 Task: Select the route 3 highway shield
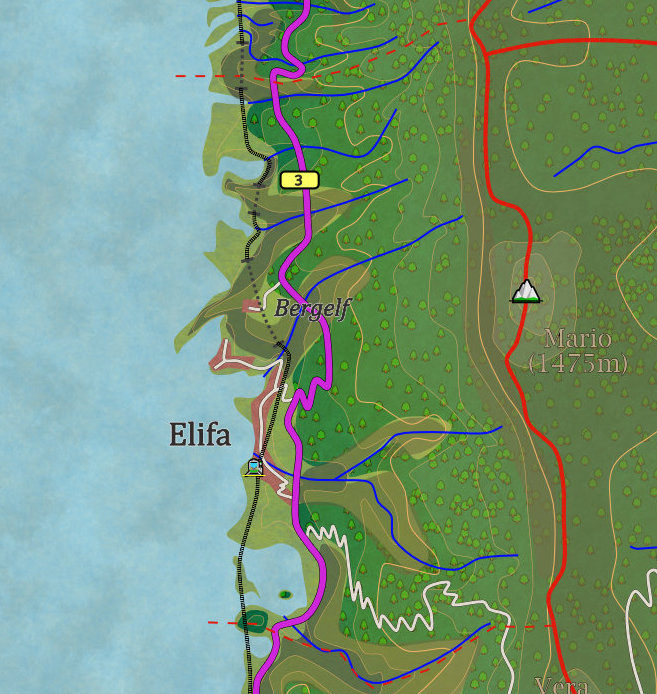299,180
